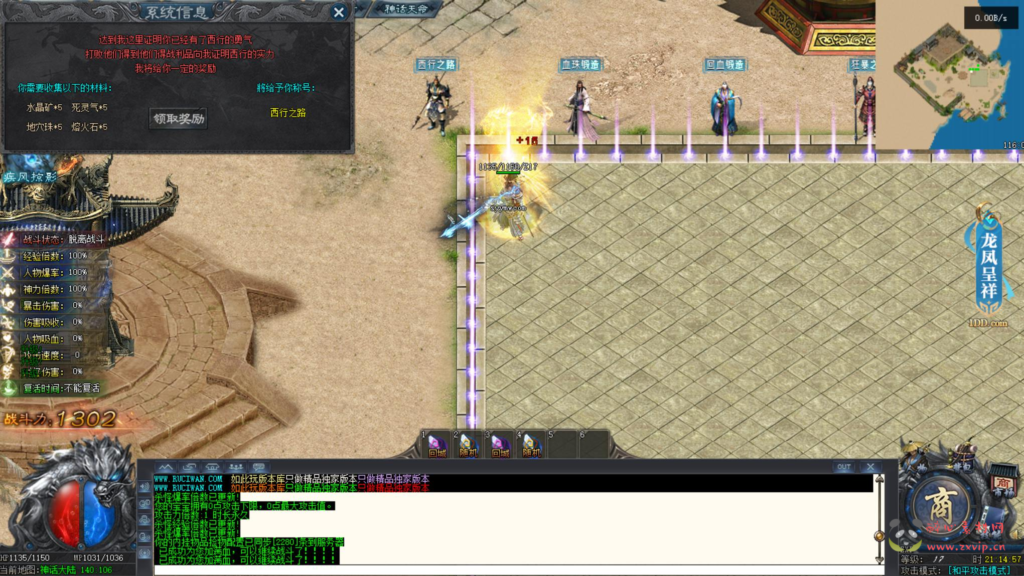Close the chat panel with its X
Screen dimensions: 1024x576
pyautogui.click(x=870, y=467)
